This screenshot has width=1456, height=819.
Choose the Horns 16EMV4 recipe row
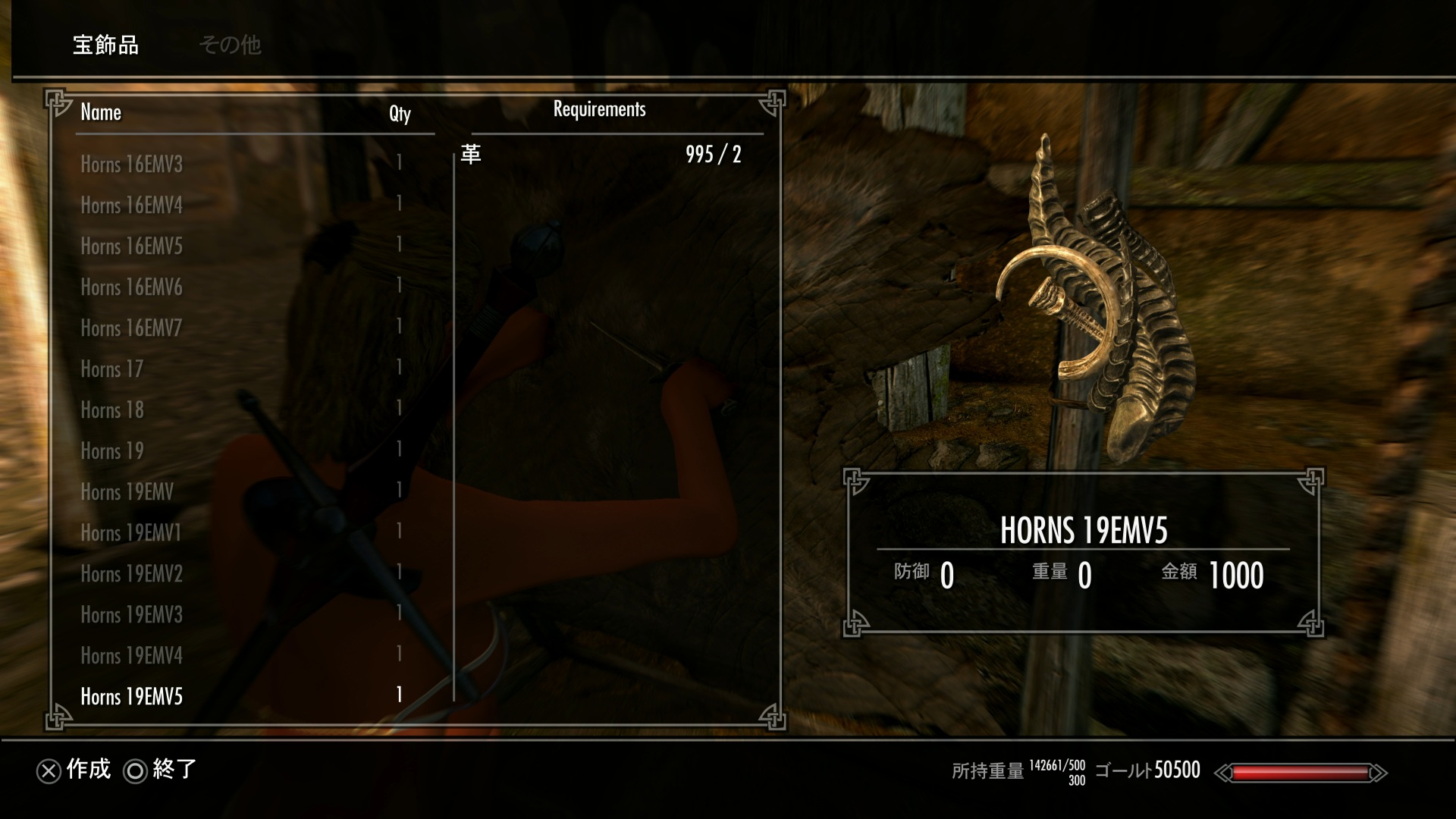click(132, 205)
